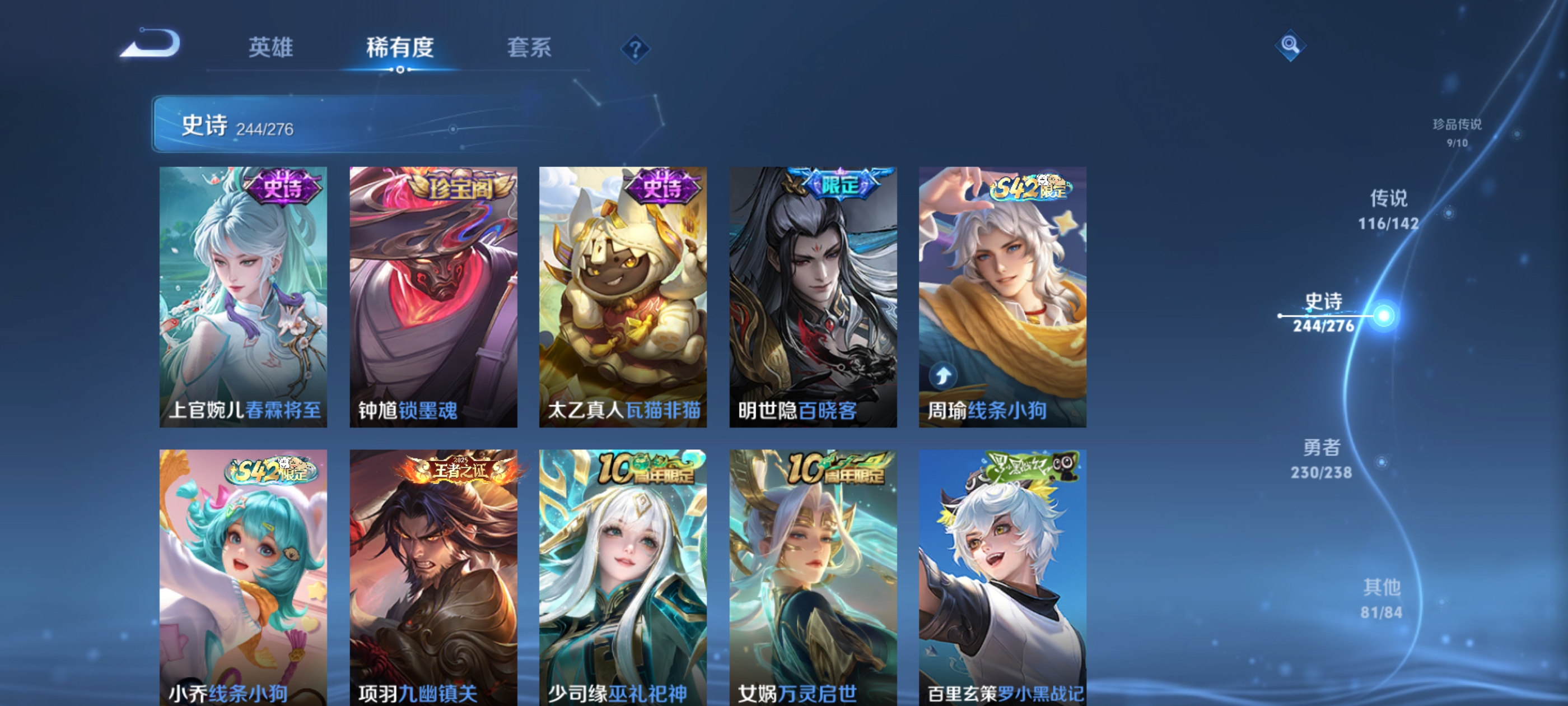Switch to the 套系 tab
The width and height of the screenshot is (1568, 706).
[530, 48]
